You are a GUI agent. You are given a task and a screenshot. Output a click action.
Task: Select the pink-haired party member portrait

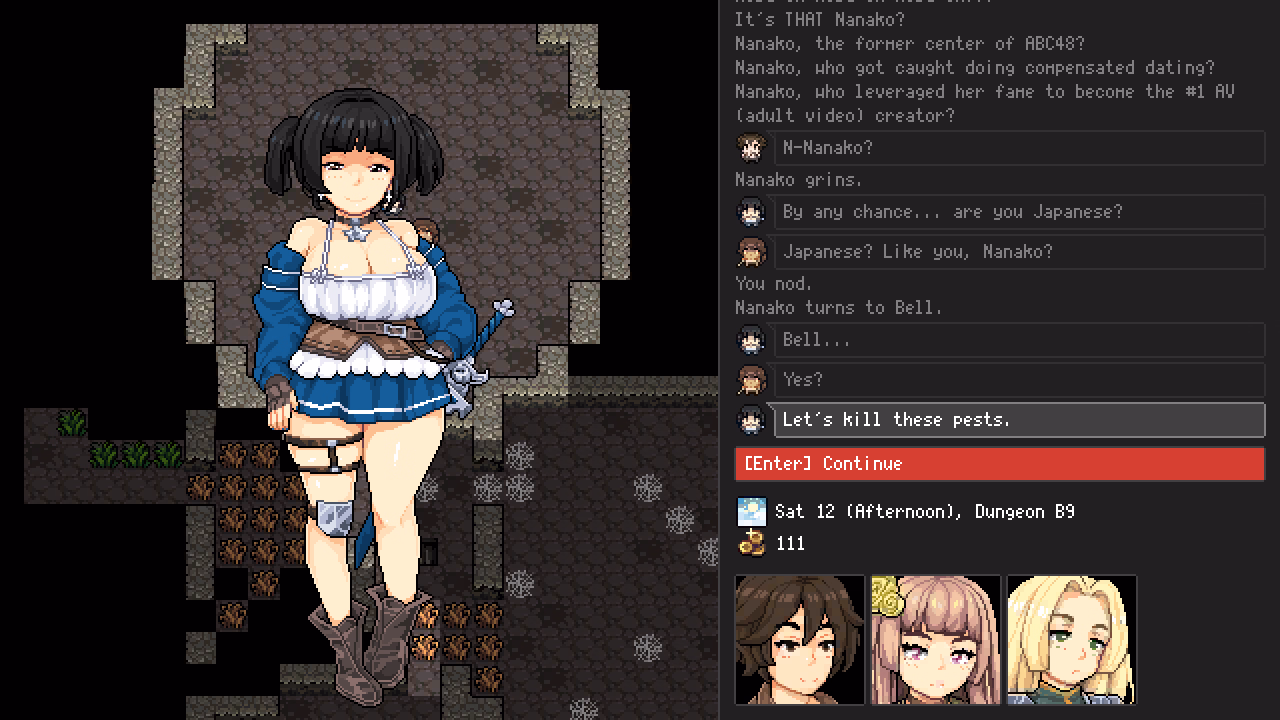pyautogui.click(x=935, y=640)
